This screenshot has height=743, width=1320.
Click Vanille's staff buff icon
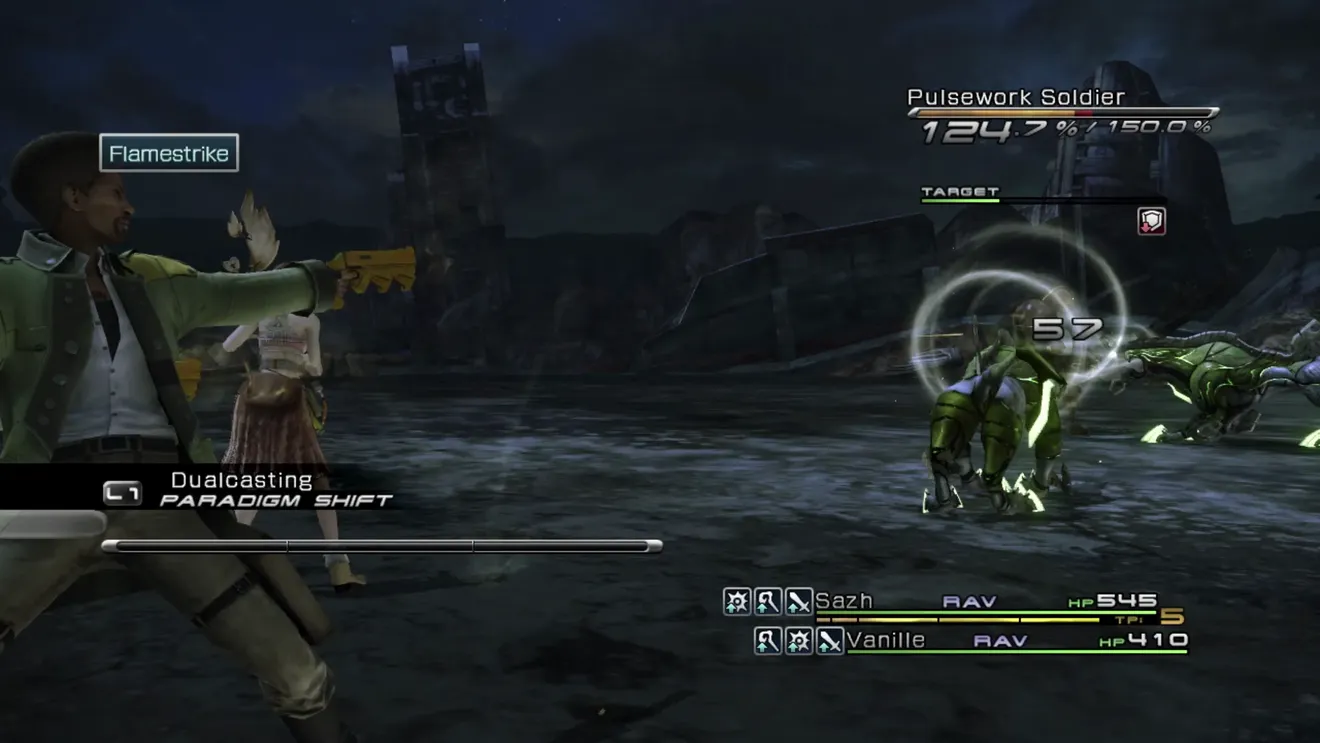point(767,641)
